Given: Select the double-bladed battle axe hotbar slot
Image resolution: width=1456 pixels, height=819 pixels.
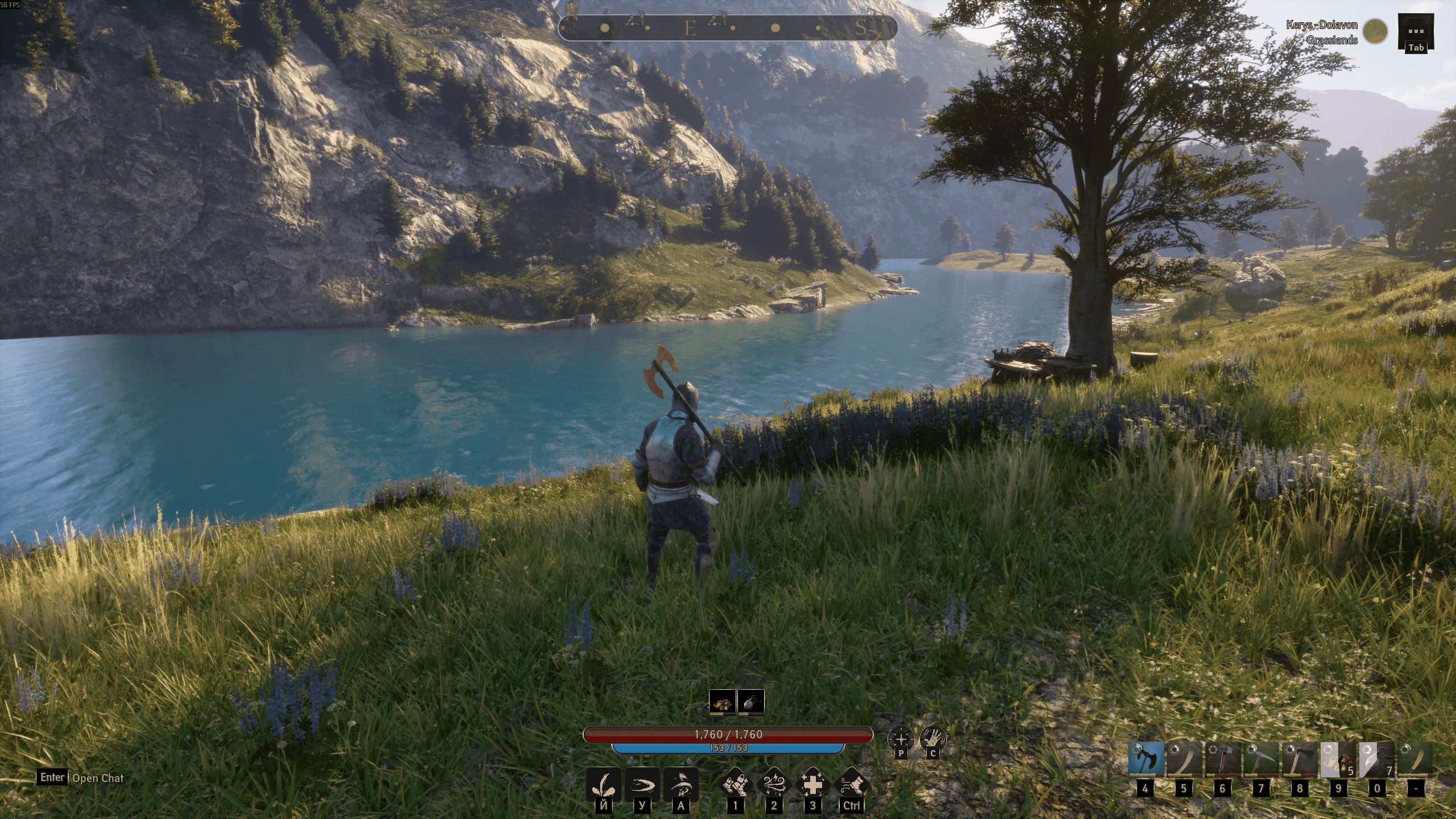Looking at the screenshot, I should point(1145,759).
